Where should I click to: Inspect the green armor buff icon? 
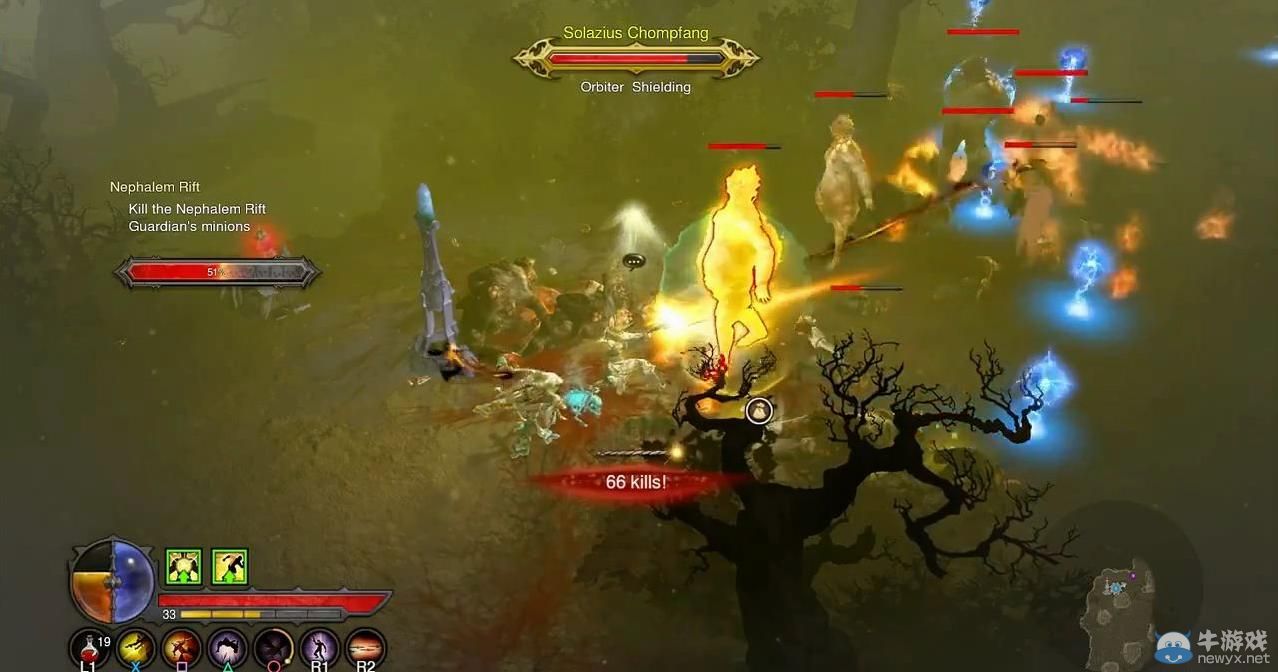click(x=184, y=567)
